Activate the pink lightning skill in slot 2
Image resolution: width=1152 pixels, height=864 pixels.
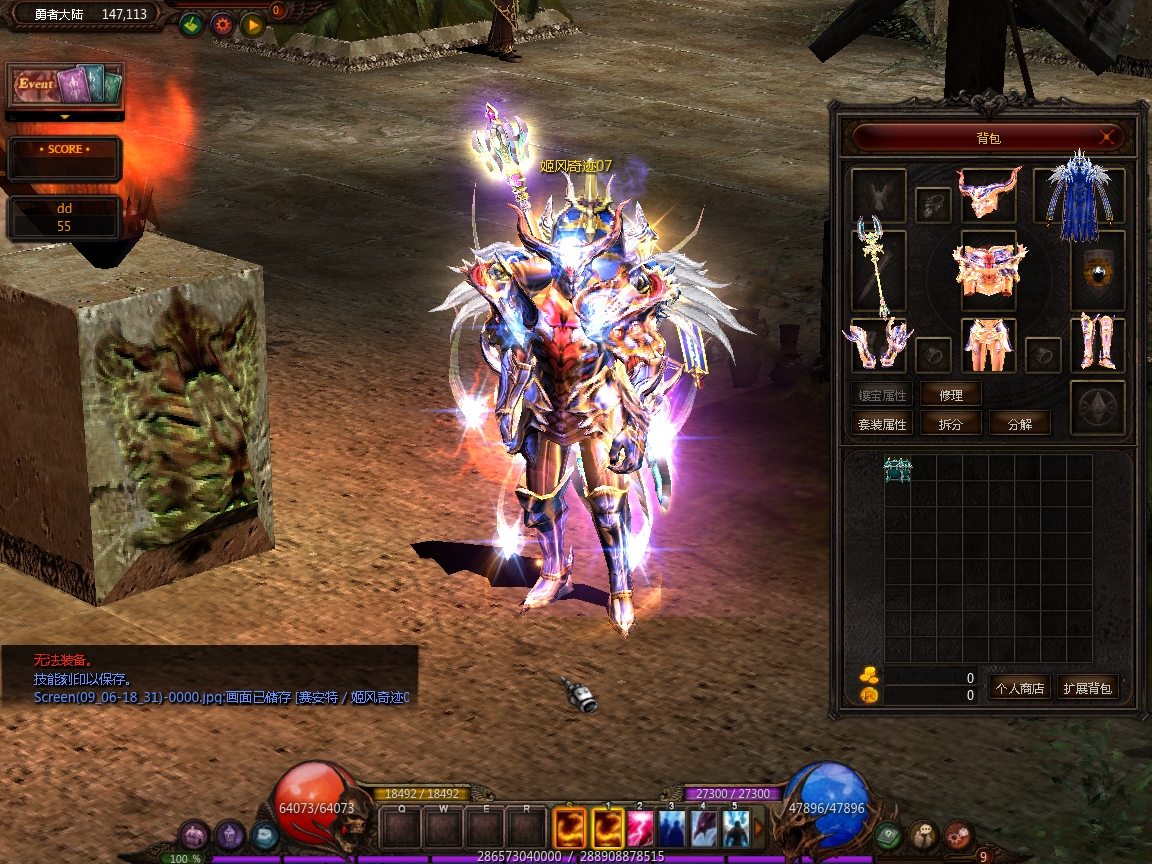pyautogui.click(x=640, y=828)
